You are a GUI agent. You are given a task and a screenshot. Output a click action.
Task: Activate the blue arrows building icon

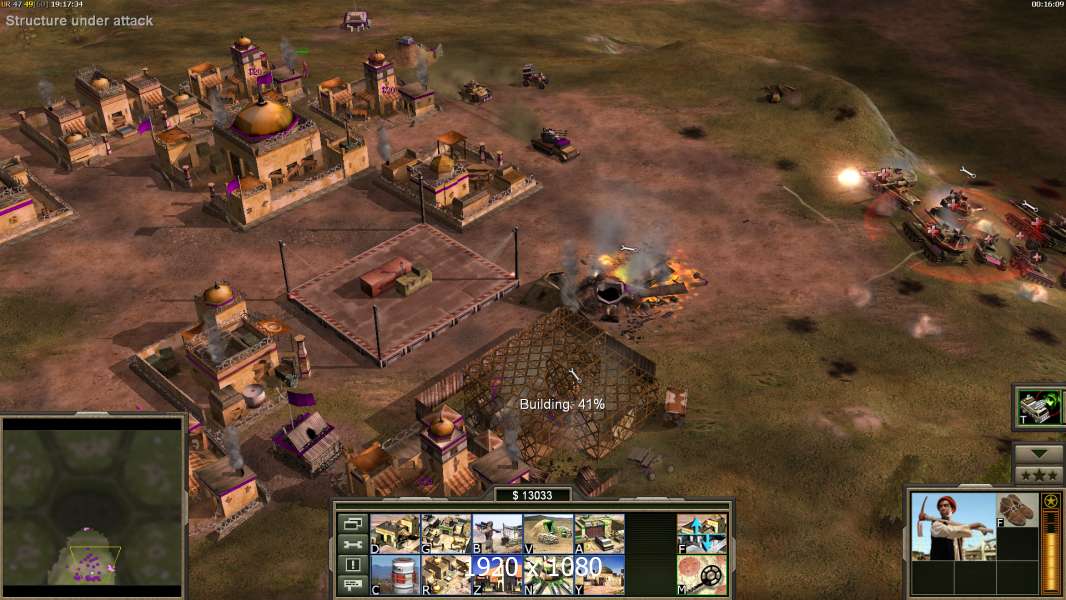[x=702, y=534]
